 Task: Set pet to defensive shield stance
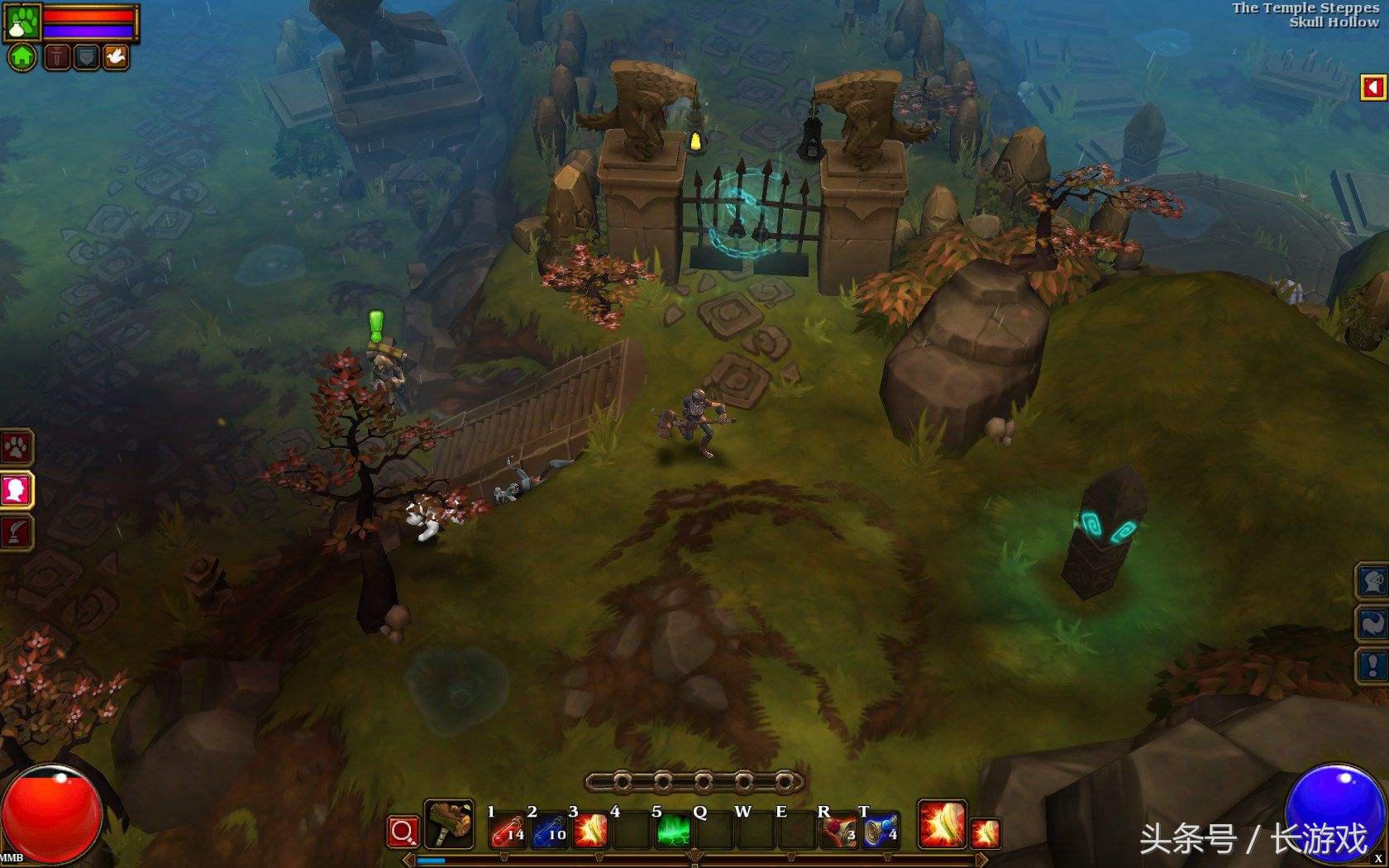tap(86, 57)
